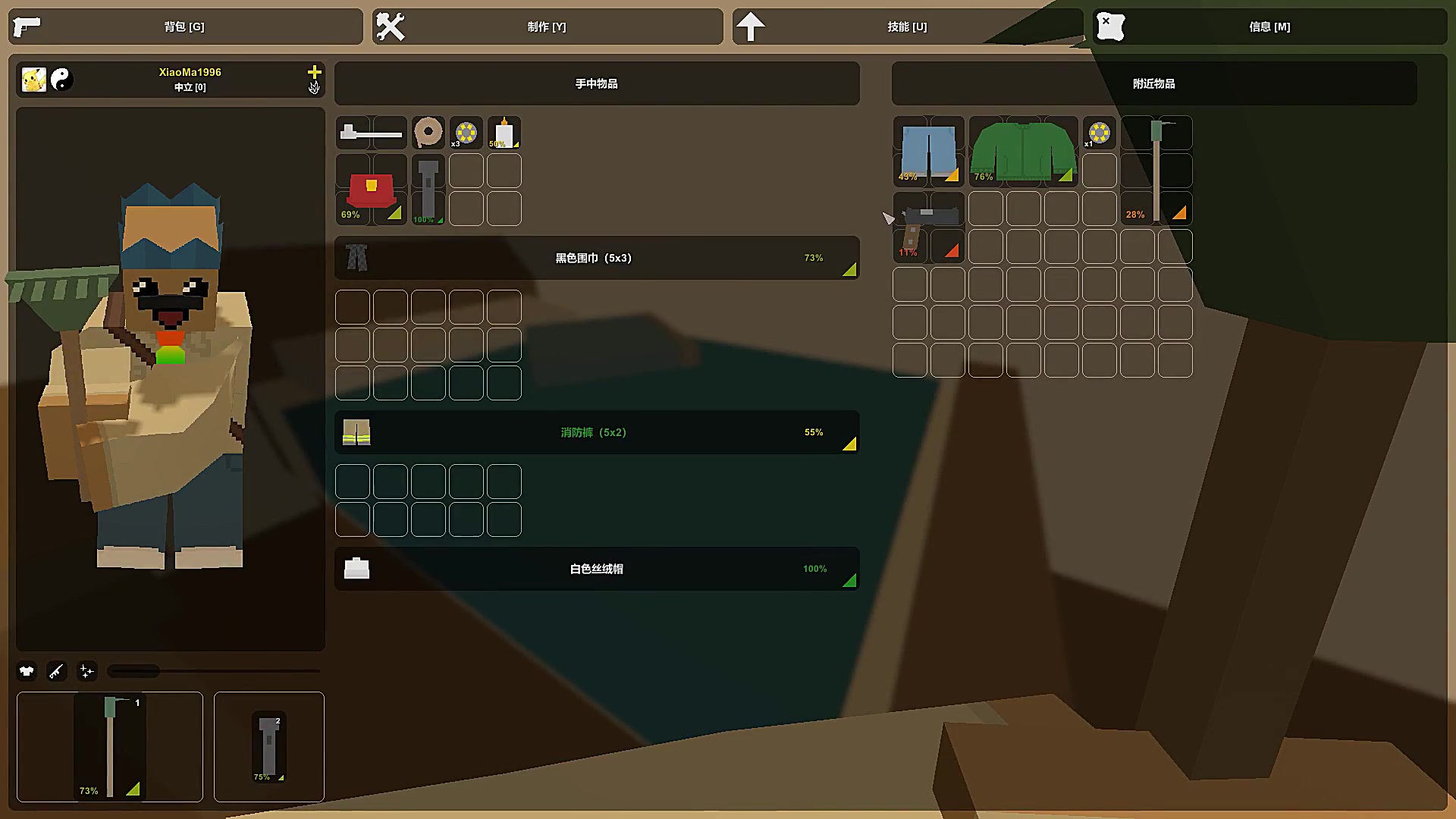Pick up the green jacket at 76%

pos(1023,152)
